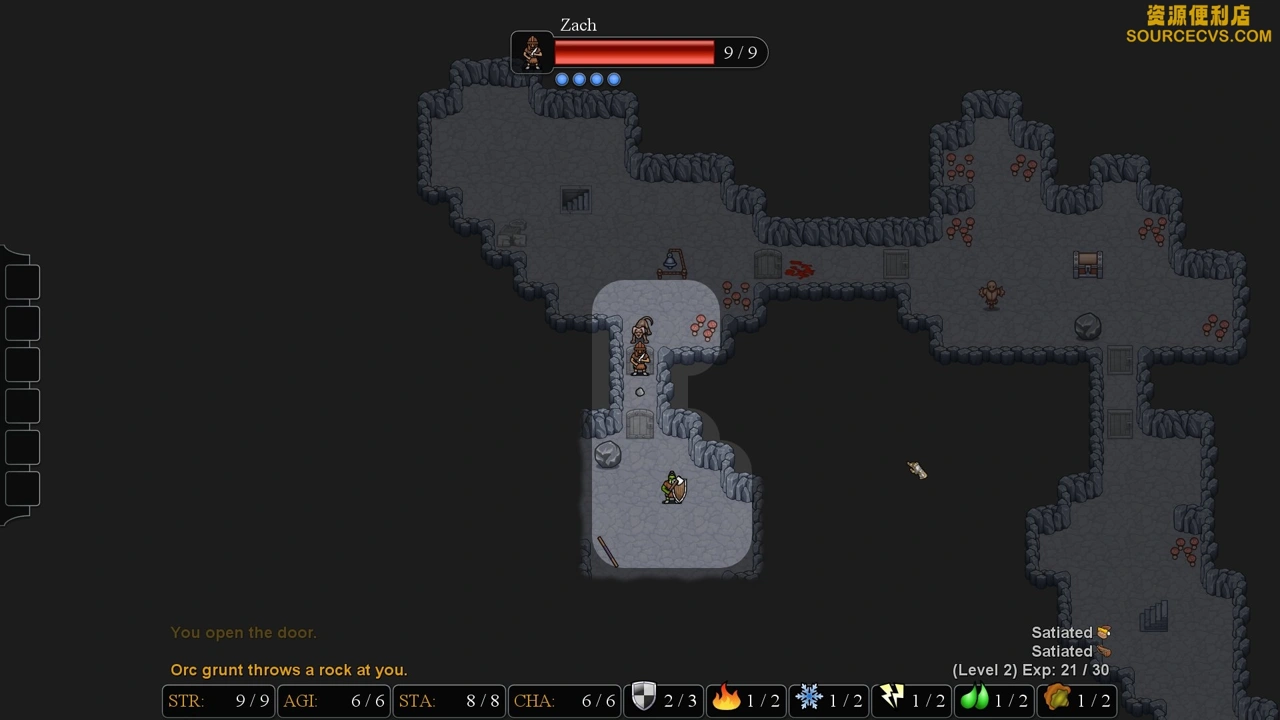Choose the CHA stat box
Viewport: 1280px width, 720px height.
tap(564, 701)
